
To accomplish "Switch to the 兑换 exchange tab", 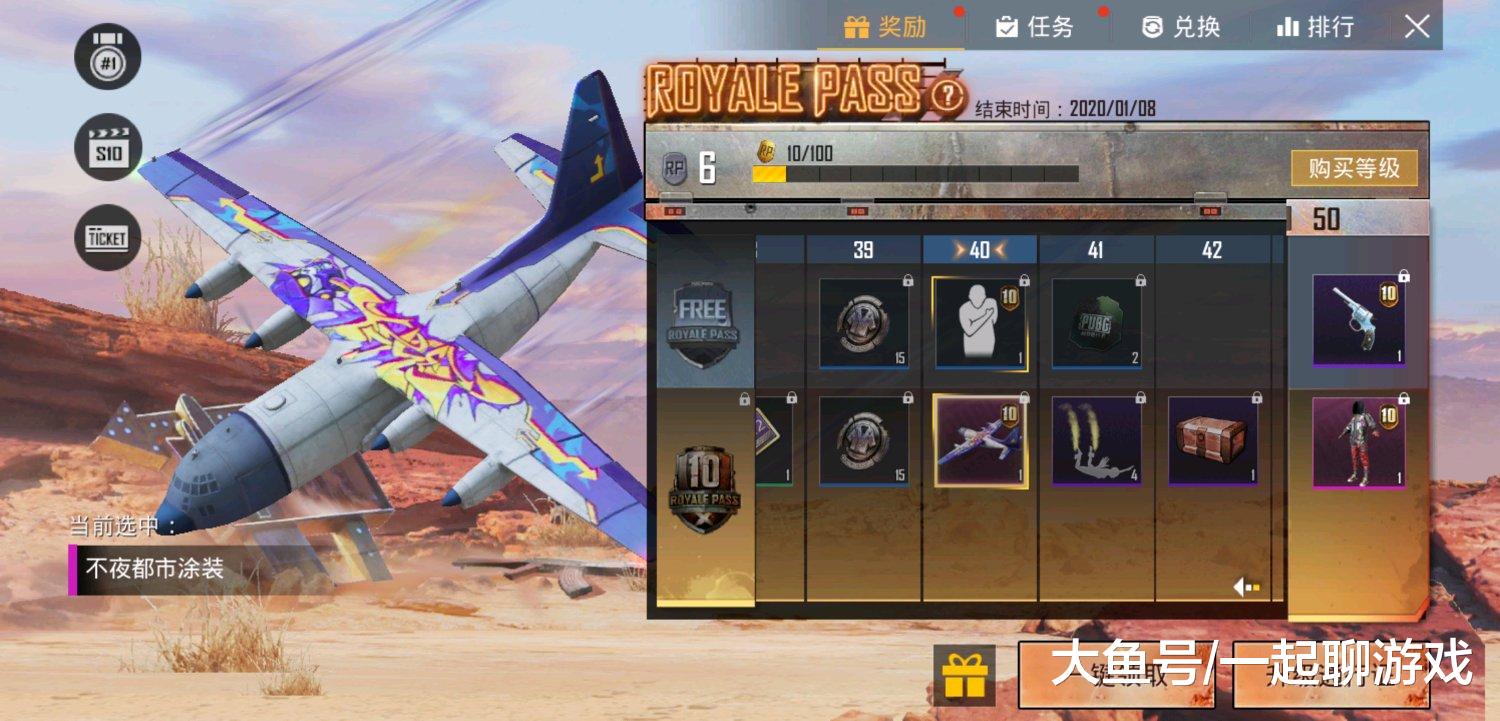I will coord(1181,27).
